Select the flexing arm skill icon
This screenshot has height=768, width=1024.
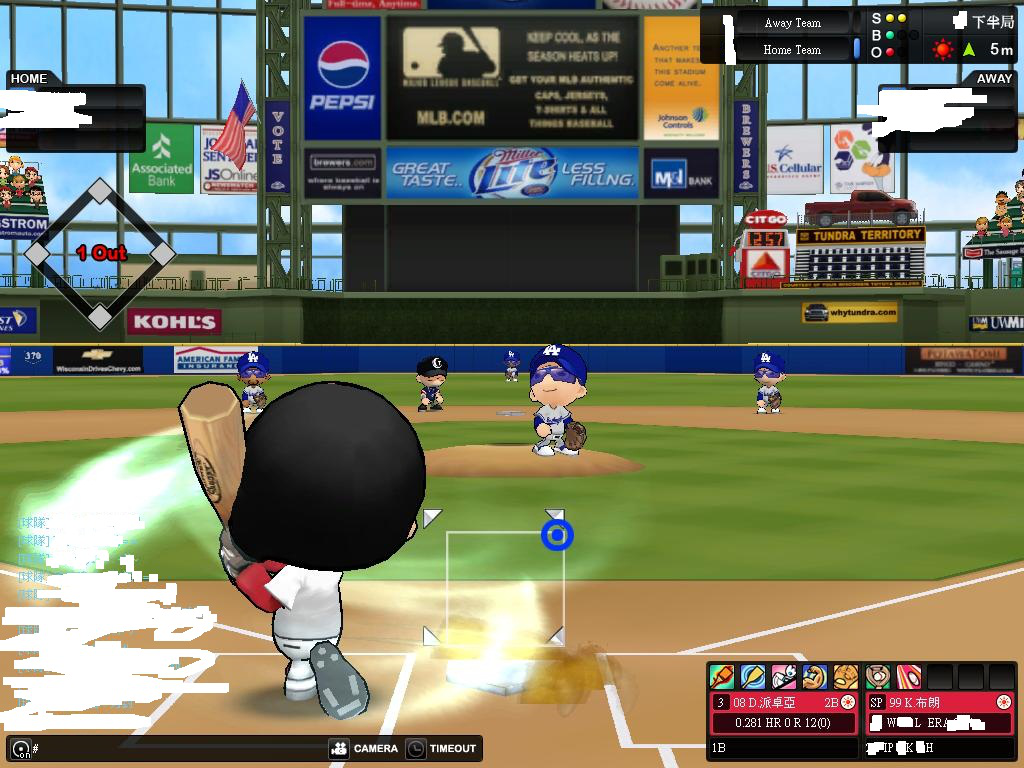(x=814, y=676)
